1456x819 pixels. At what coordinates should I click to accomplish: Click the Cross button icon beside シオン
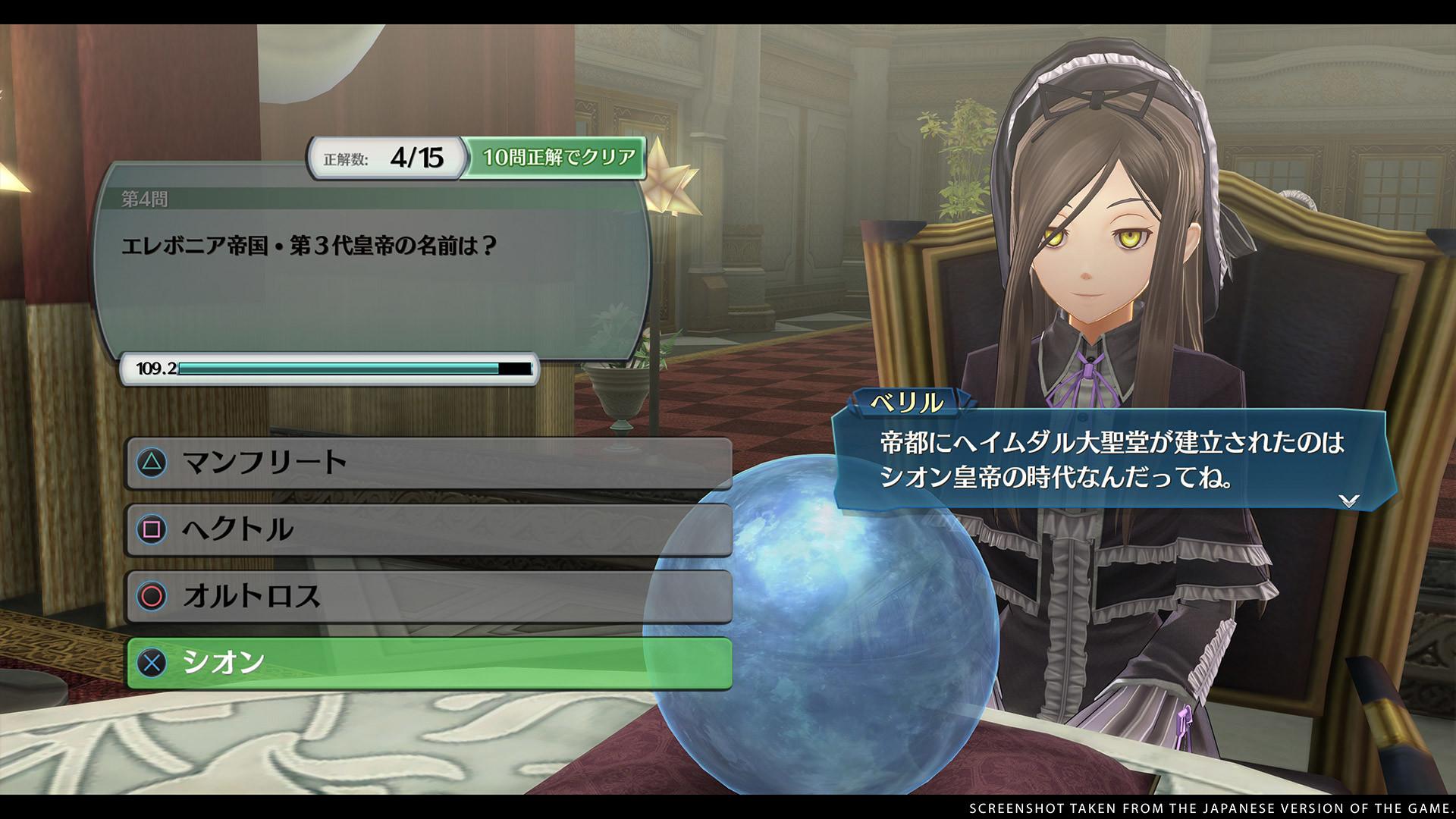(150, 664)
